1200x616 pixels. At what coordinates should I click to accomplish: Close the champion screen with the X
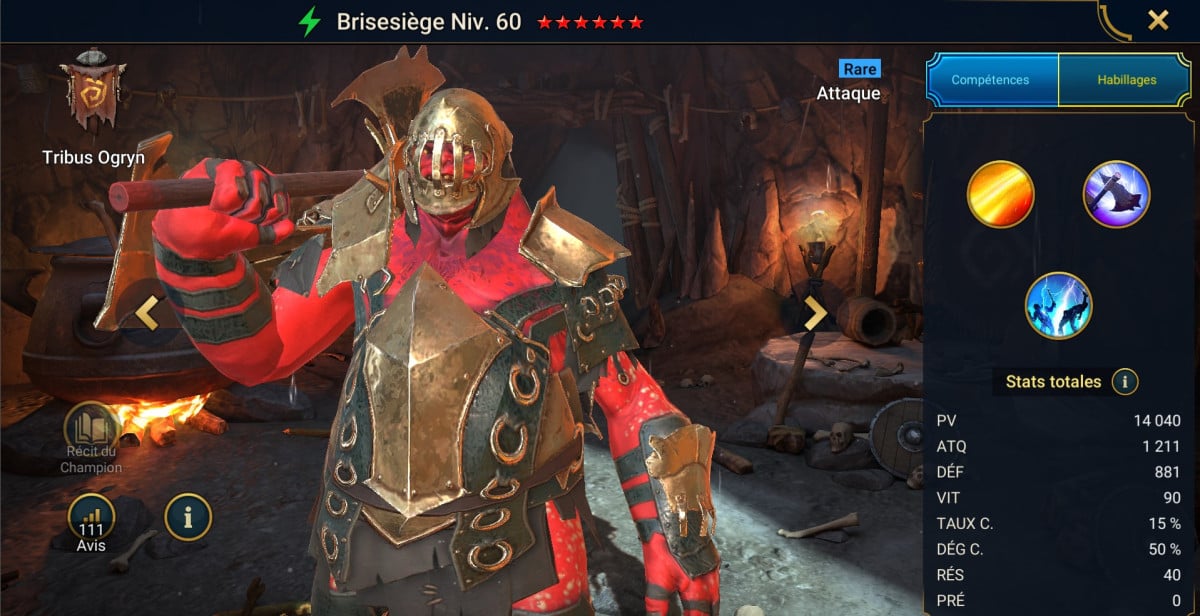pyautogui.click(x=1158, y=20)
